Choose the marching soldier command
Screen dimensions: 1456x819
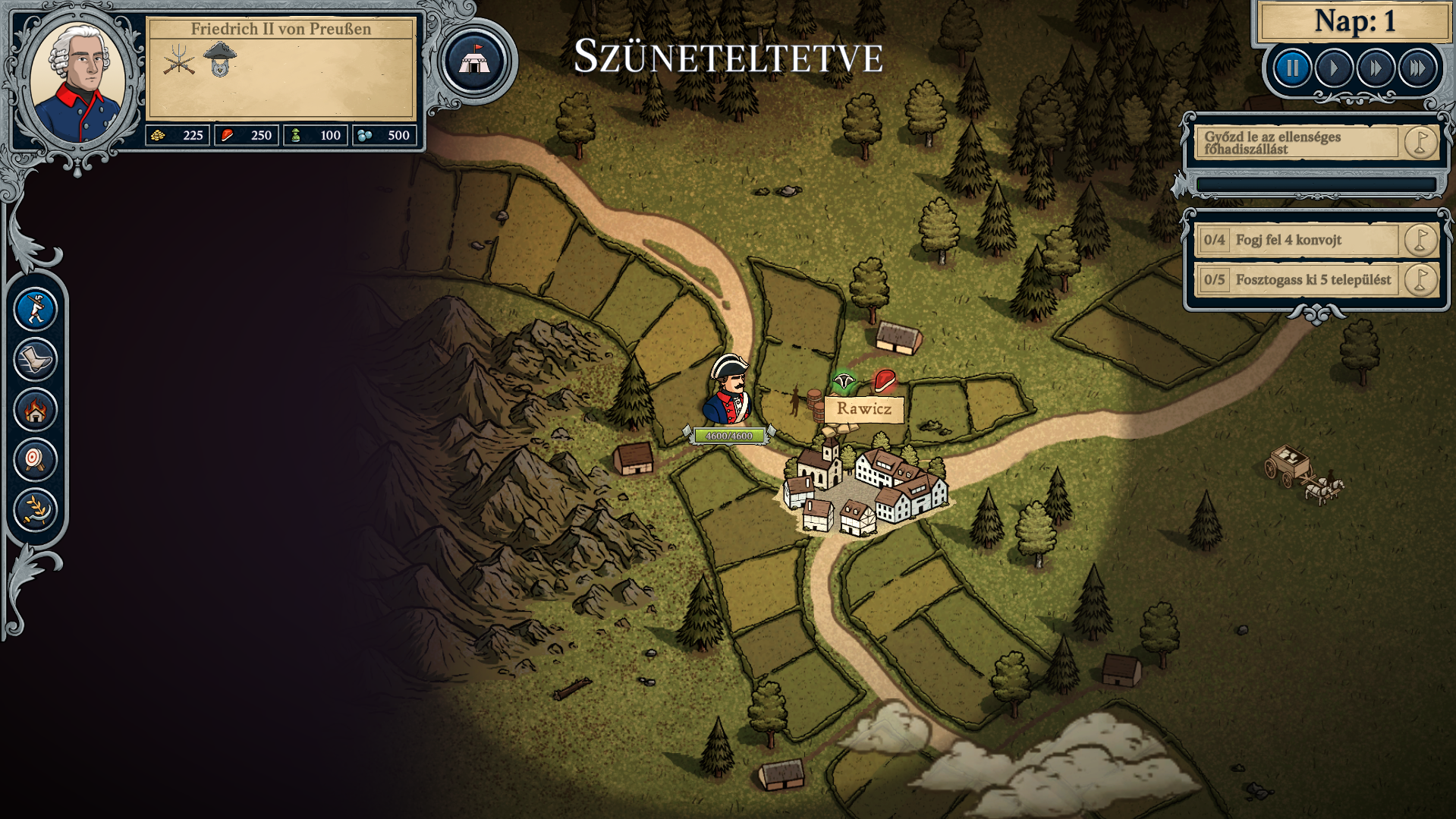[x=35, y=310]
